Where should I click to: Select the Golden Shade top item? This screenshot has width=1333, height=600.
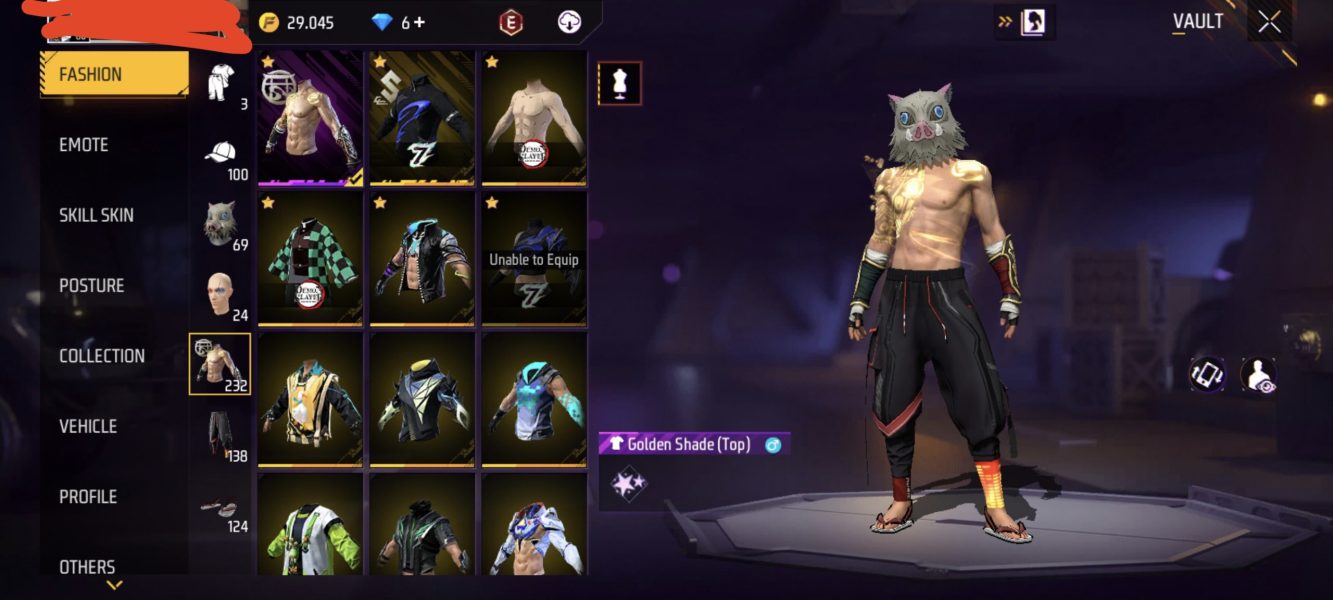[310, 118]
